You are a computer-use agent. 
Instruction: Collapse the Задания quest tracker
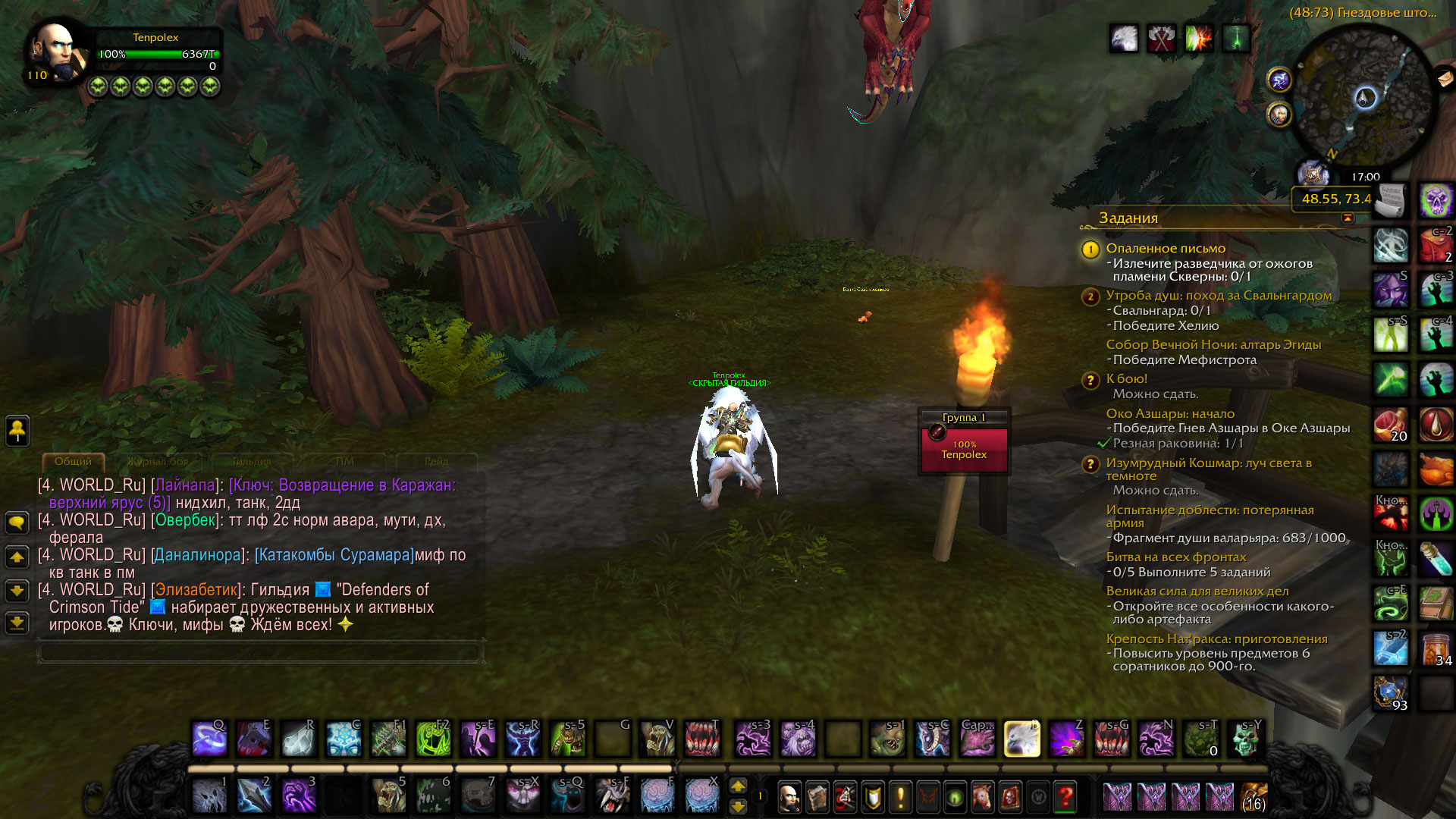[x=1348, y=218]
